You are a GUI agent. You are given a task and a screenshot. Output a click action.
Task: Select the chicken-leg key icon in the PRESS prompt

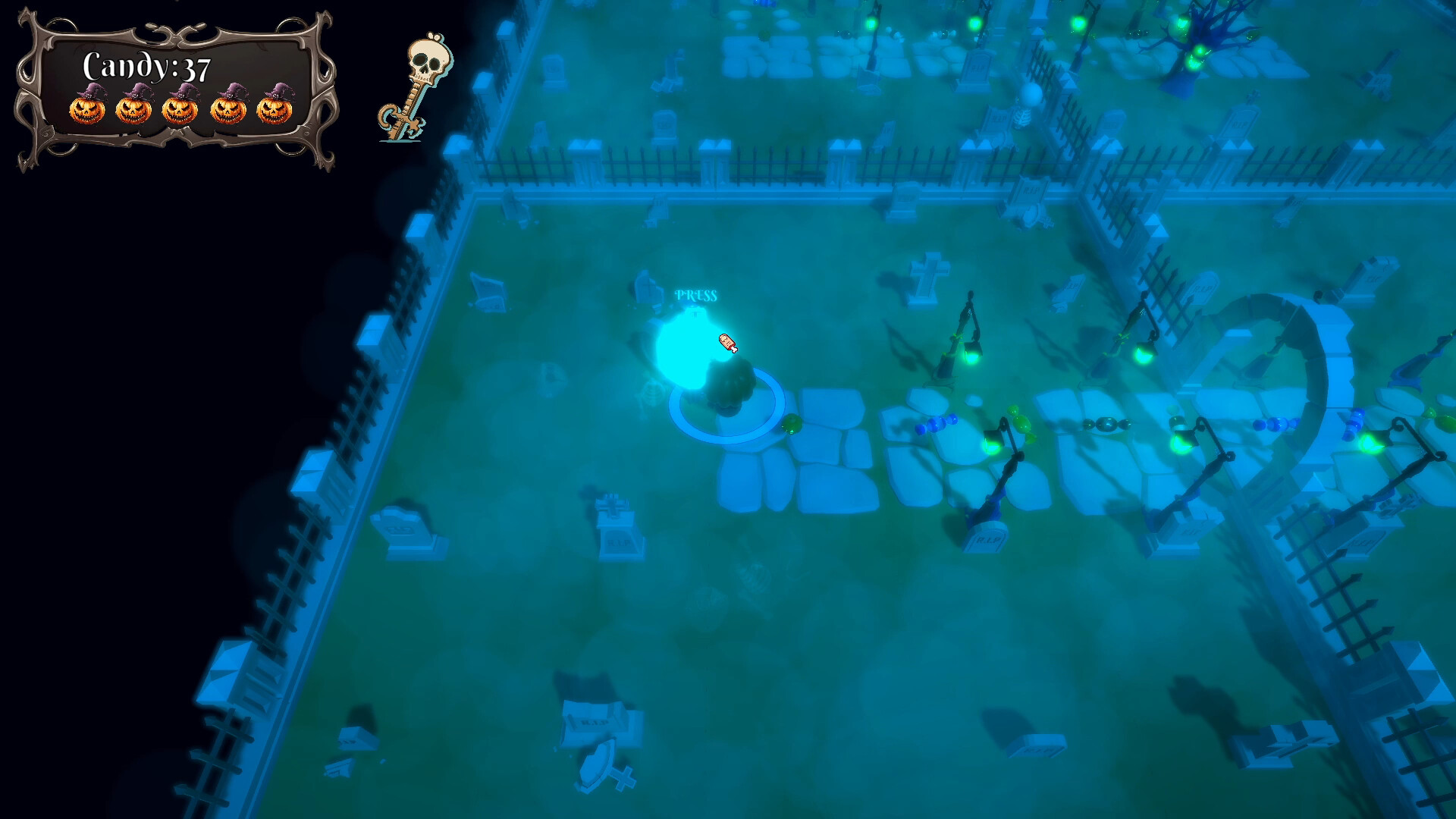pos(727,343)
